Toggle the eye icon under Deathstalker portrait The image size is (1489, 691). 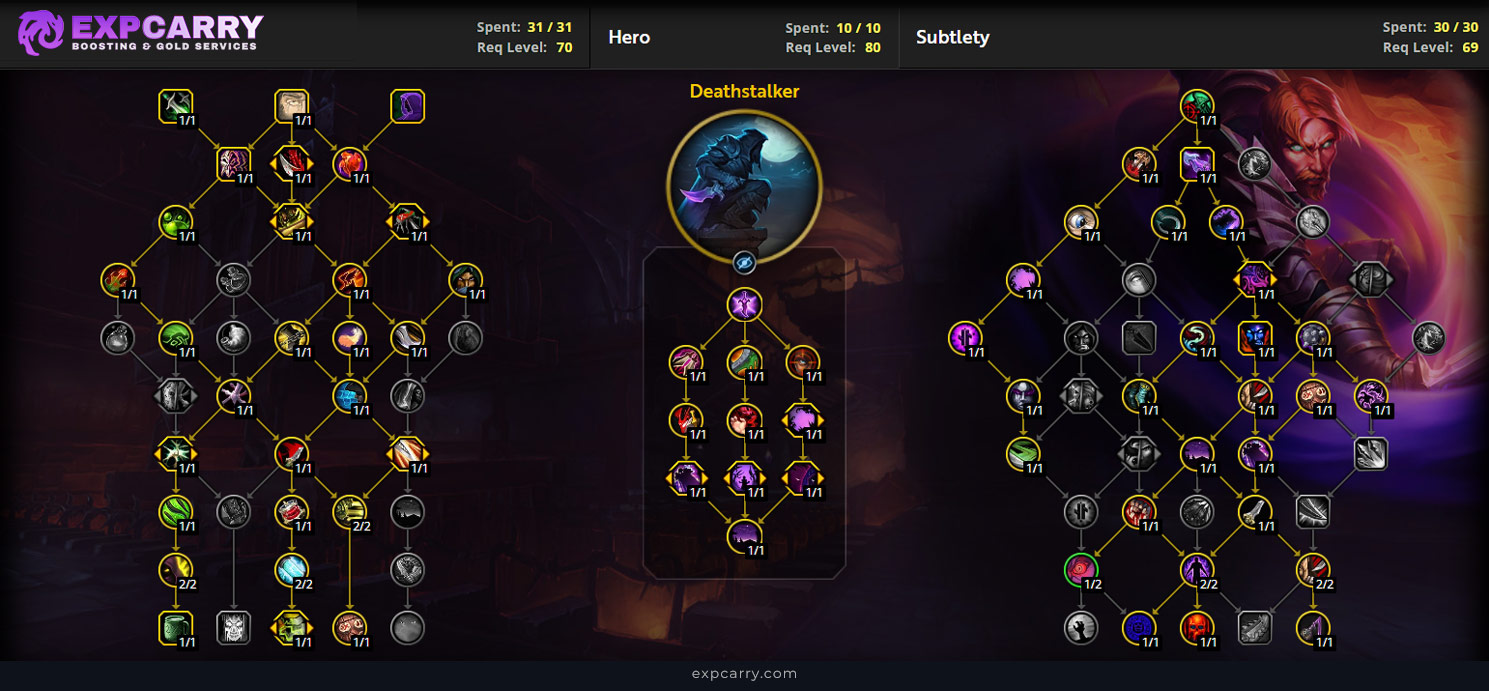click(743, 262)
